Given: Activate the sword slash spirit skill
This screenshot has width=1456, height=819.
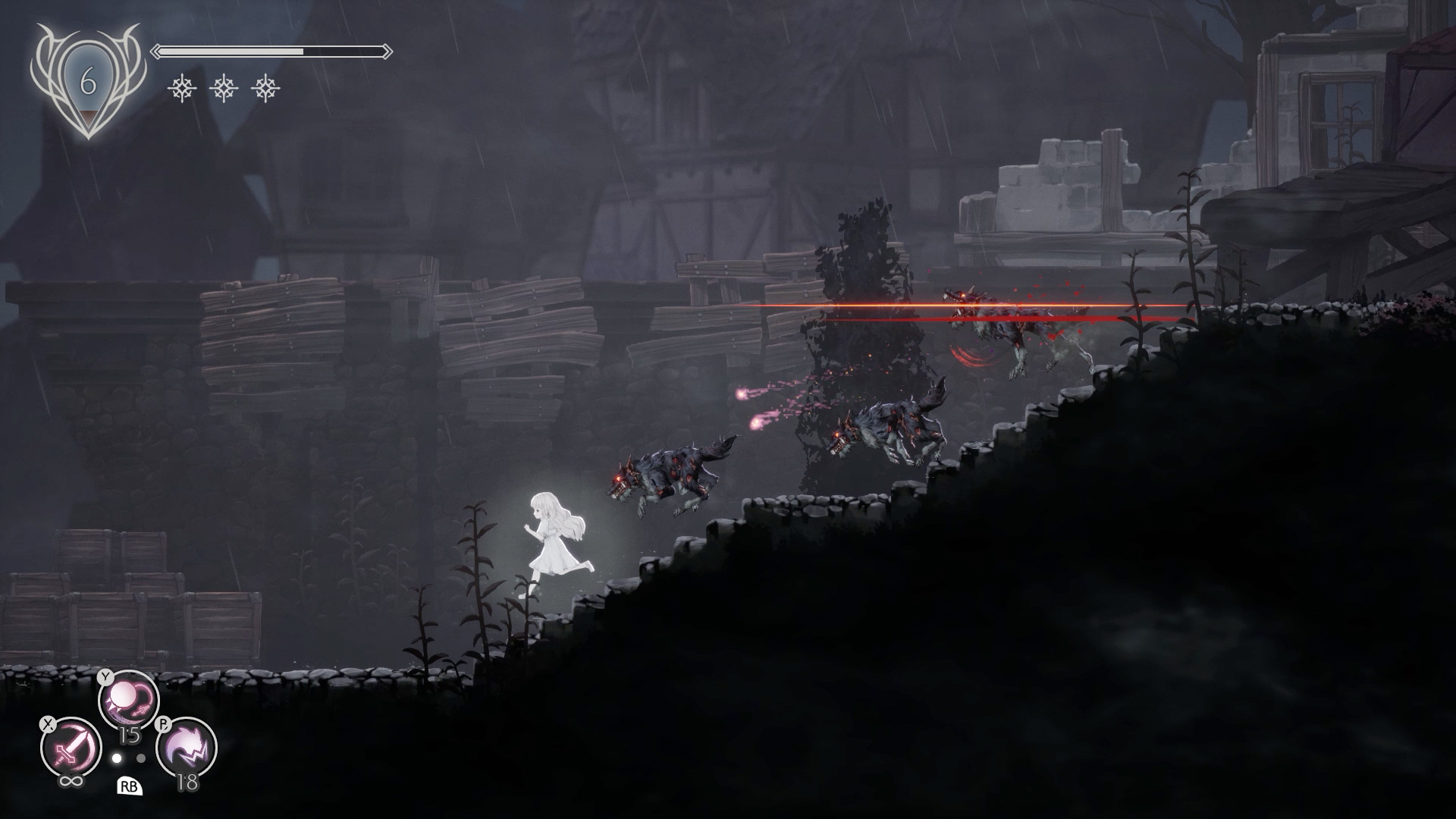Looking at the screenshot, I should (71, 748).
